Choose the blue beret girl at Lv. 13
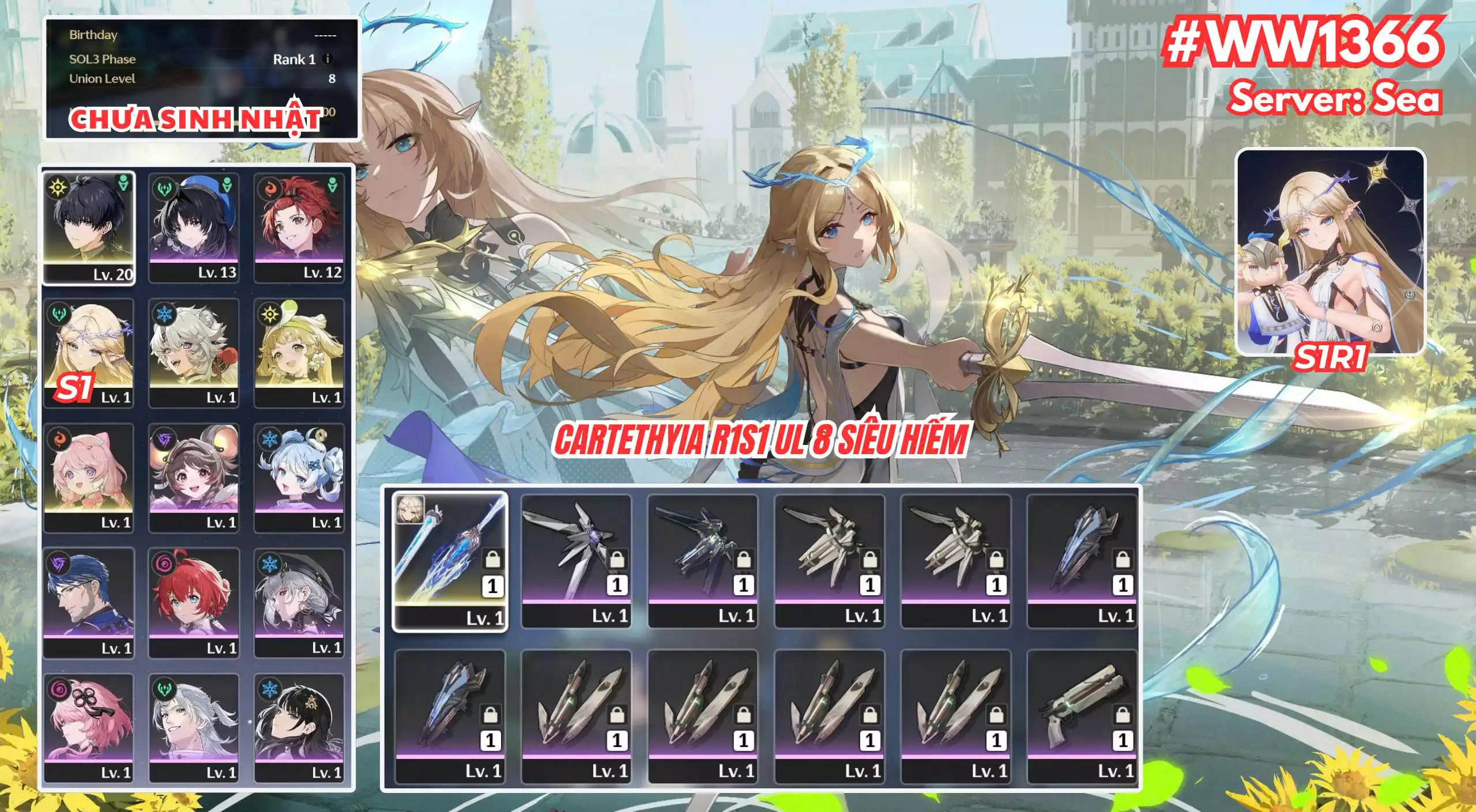This screenshot has height=812, width=1476. (x=194, y=228)
